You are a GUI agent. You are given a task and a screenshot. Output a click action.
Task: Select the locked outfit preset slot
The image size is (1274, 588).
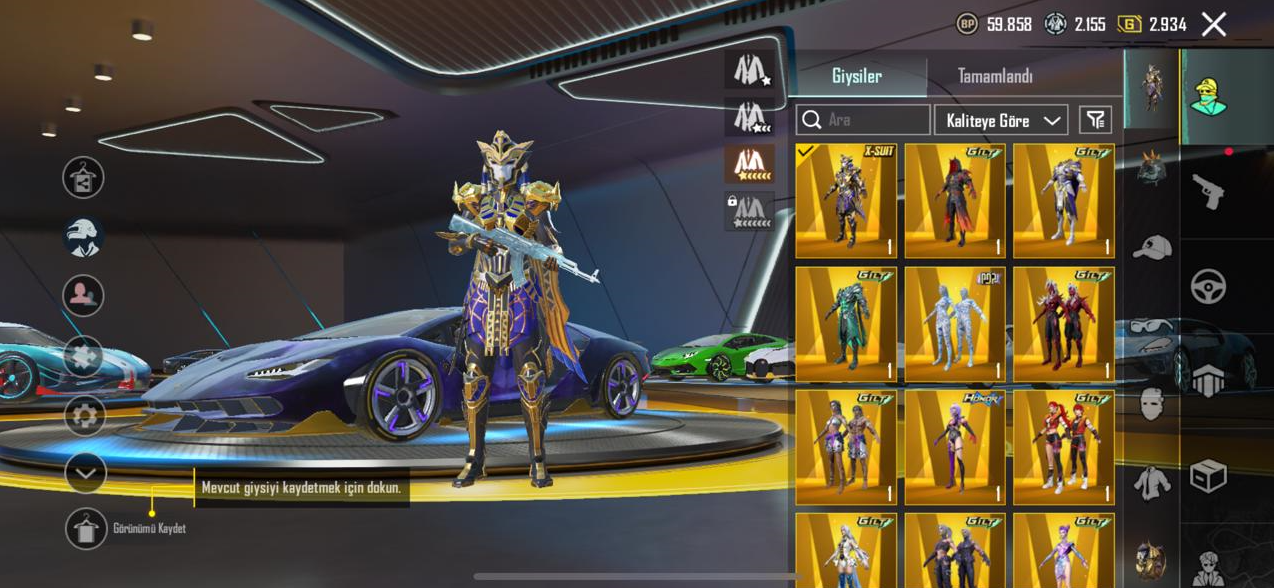coord(749,212)
